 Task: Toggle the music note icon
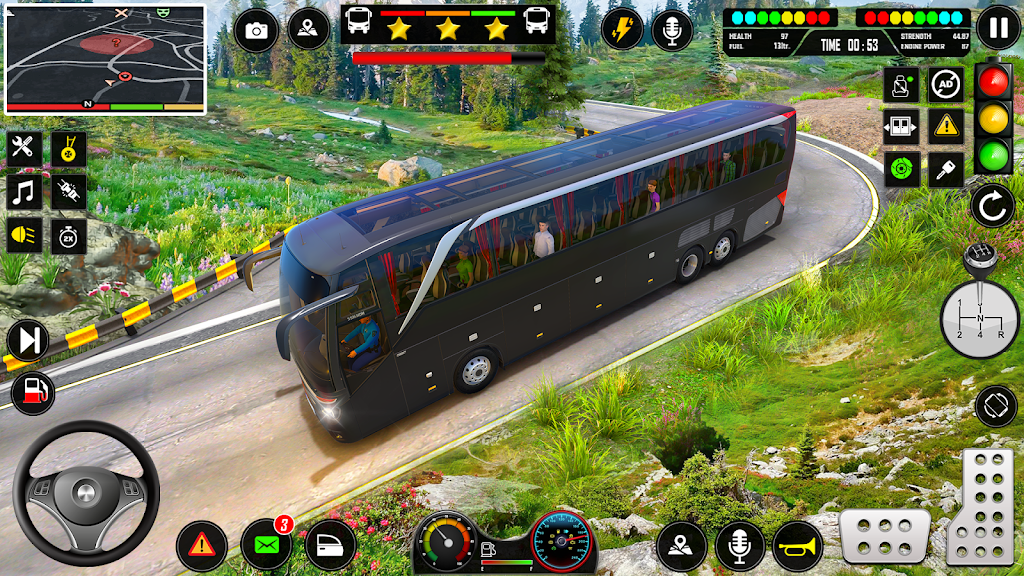[x=24, y=192]
